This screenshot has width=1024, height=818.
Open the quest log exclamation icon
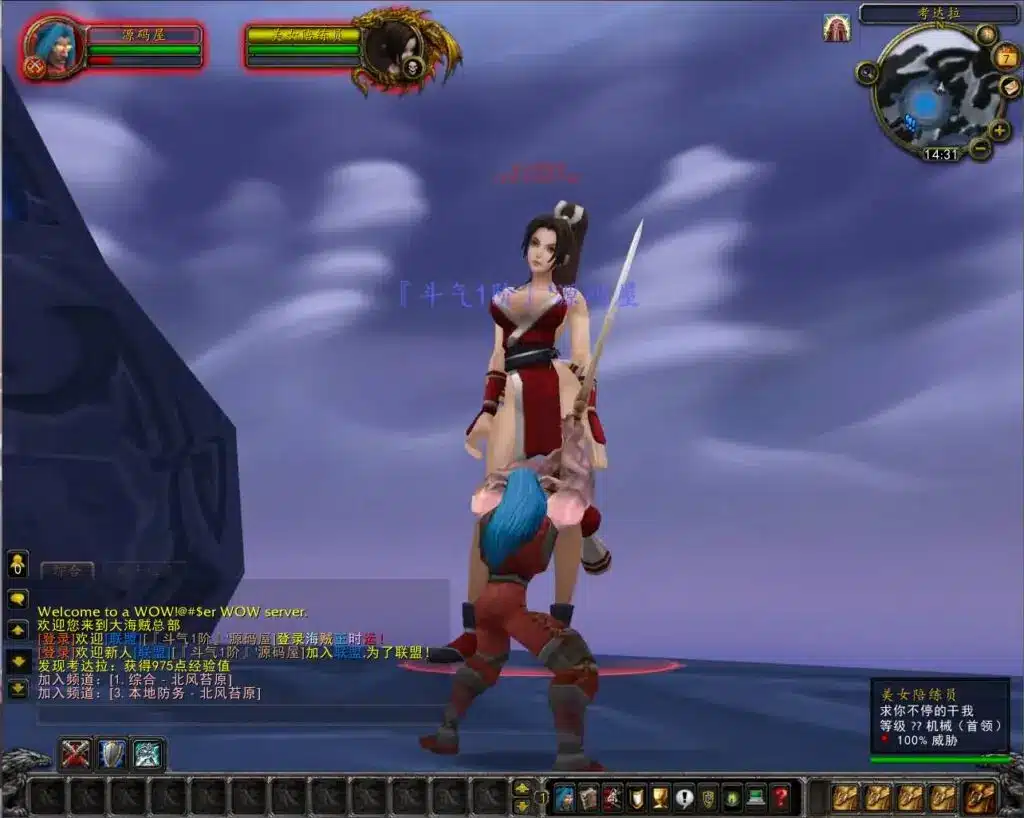tap(684, 797)
